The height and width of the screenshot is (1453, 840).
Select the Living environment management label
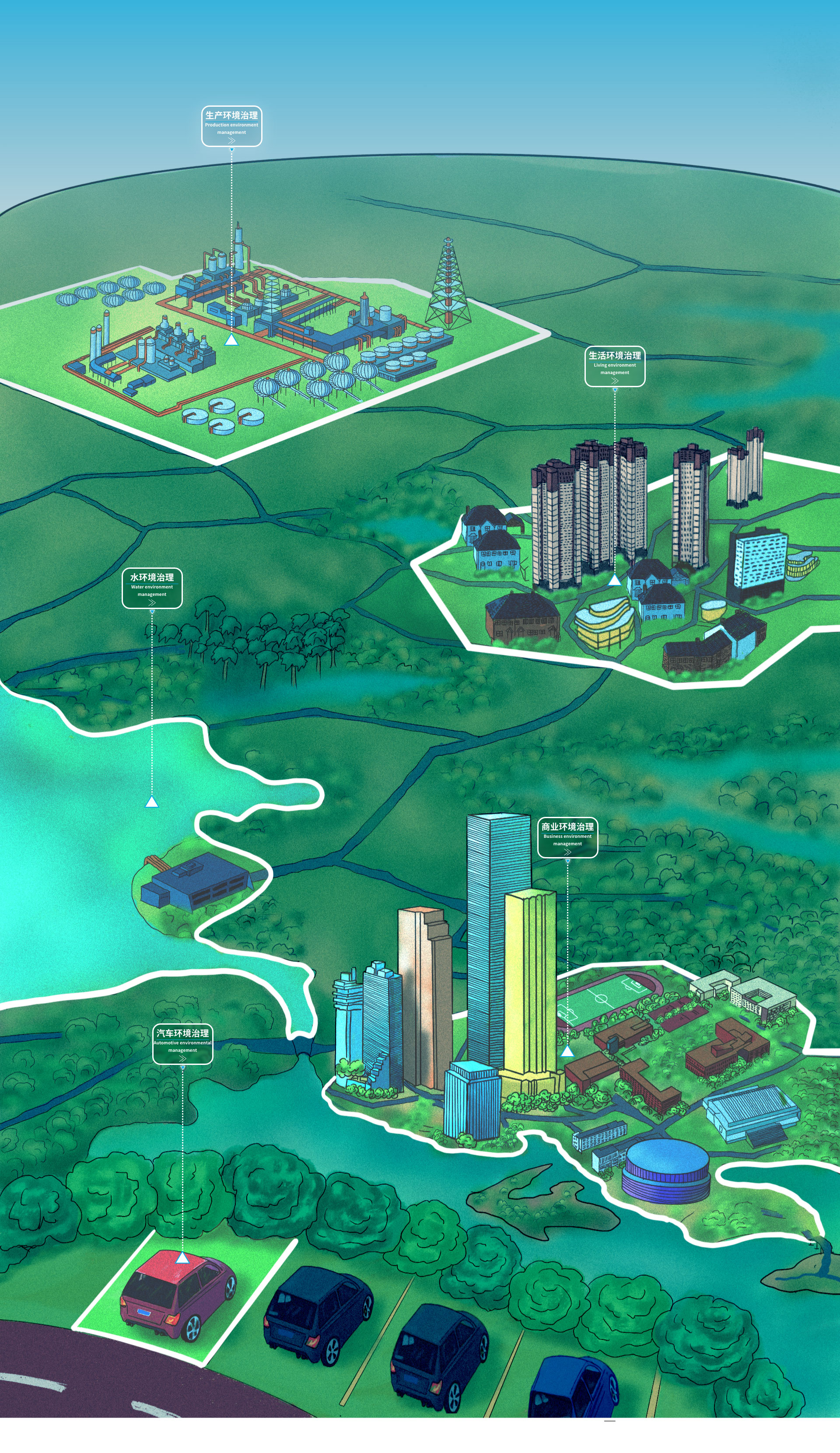point(615,366)
